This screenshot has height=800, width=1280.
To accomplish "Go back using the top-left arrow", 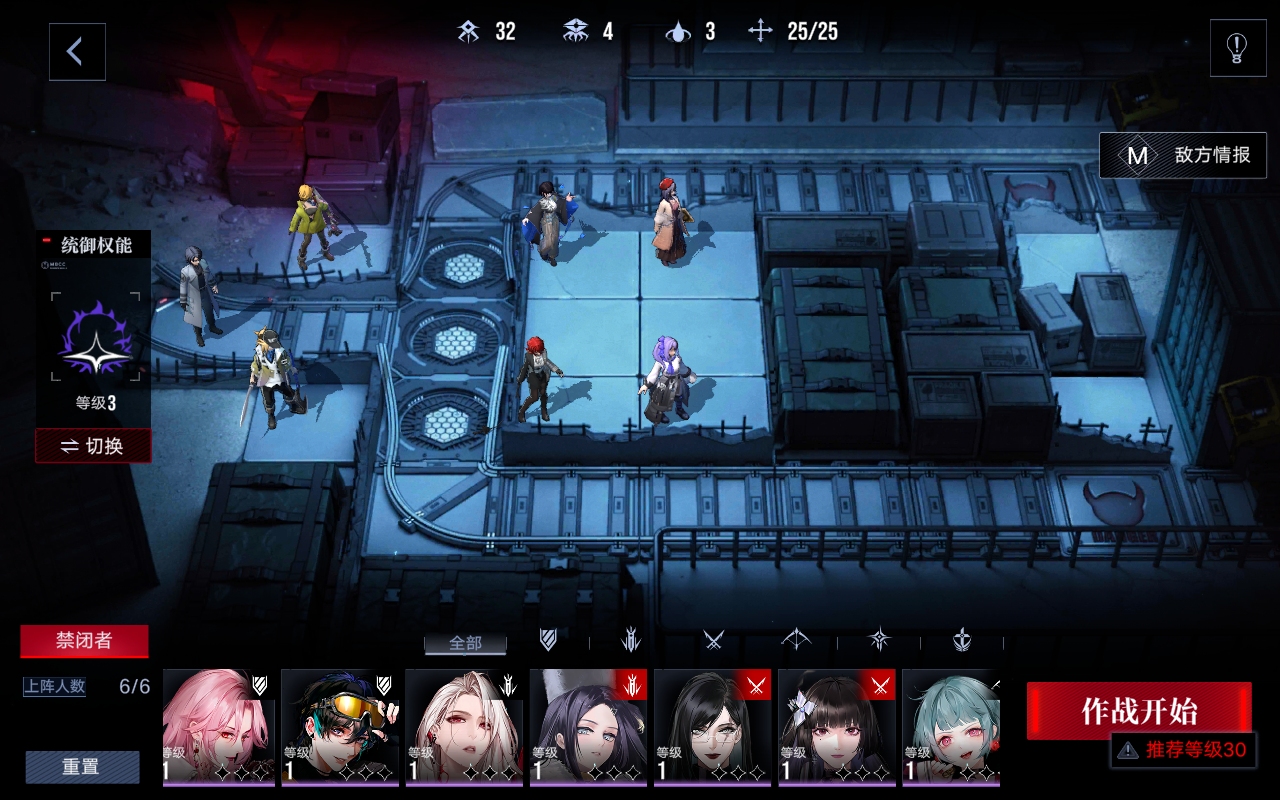I will (x=77, y=52).
